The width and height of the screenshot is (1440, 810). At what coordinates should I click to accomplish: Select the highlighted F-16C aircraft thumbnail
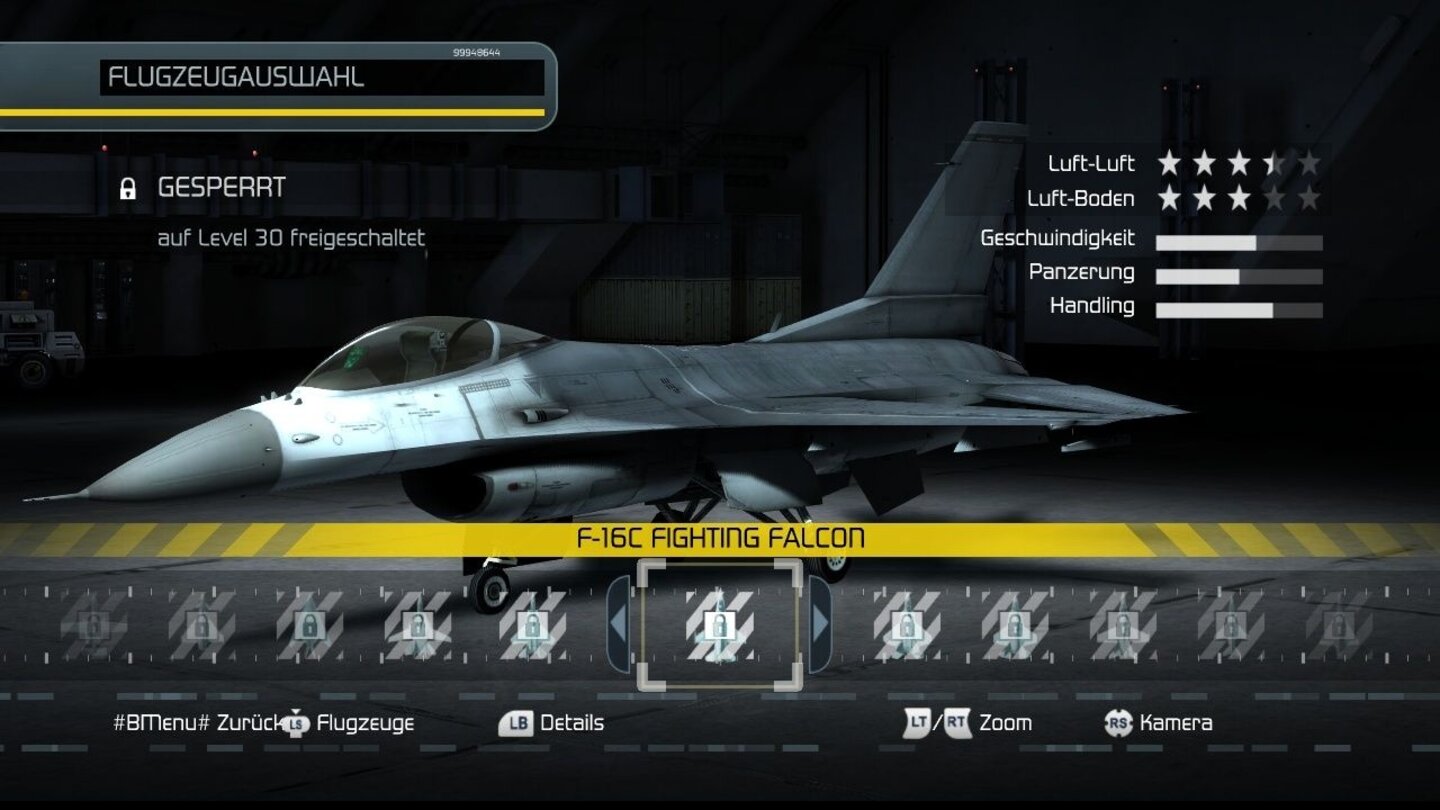(719, 627)
